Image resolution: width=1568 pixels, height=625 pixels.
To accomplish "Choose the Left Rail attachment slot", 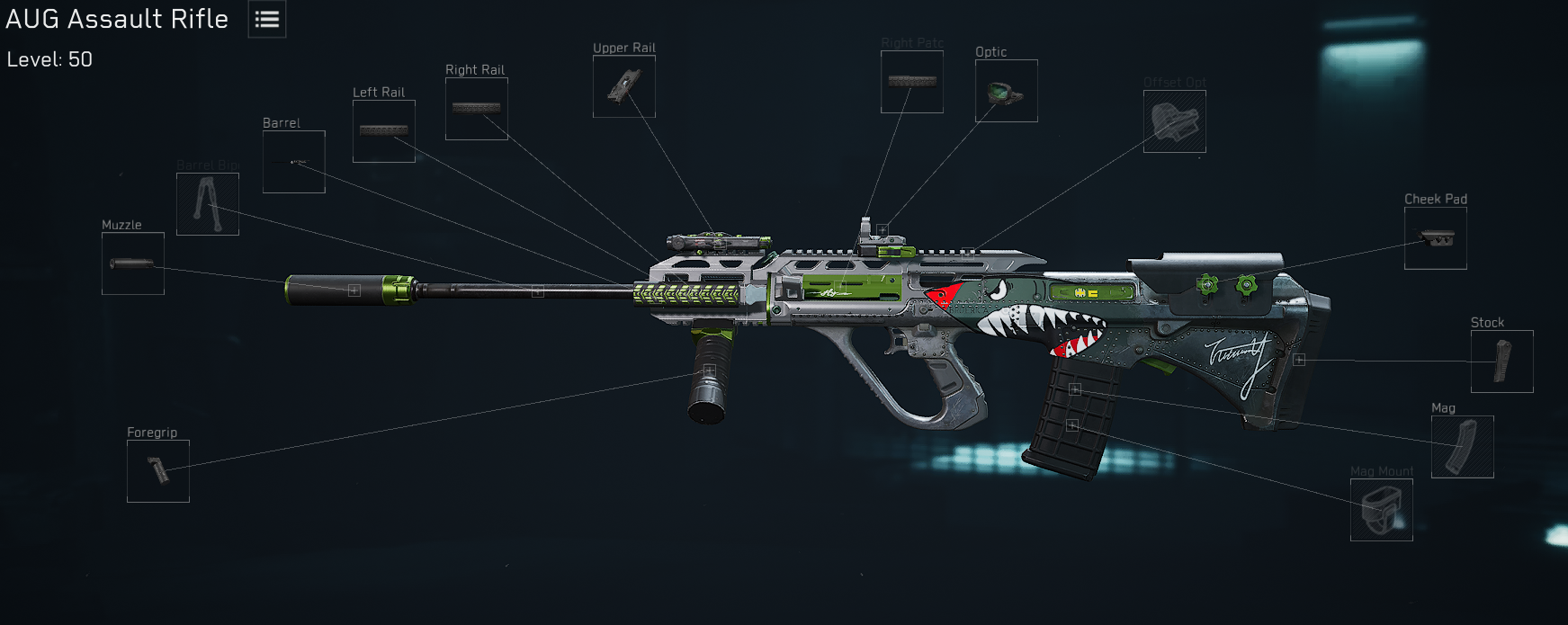I will 384,131.
